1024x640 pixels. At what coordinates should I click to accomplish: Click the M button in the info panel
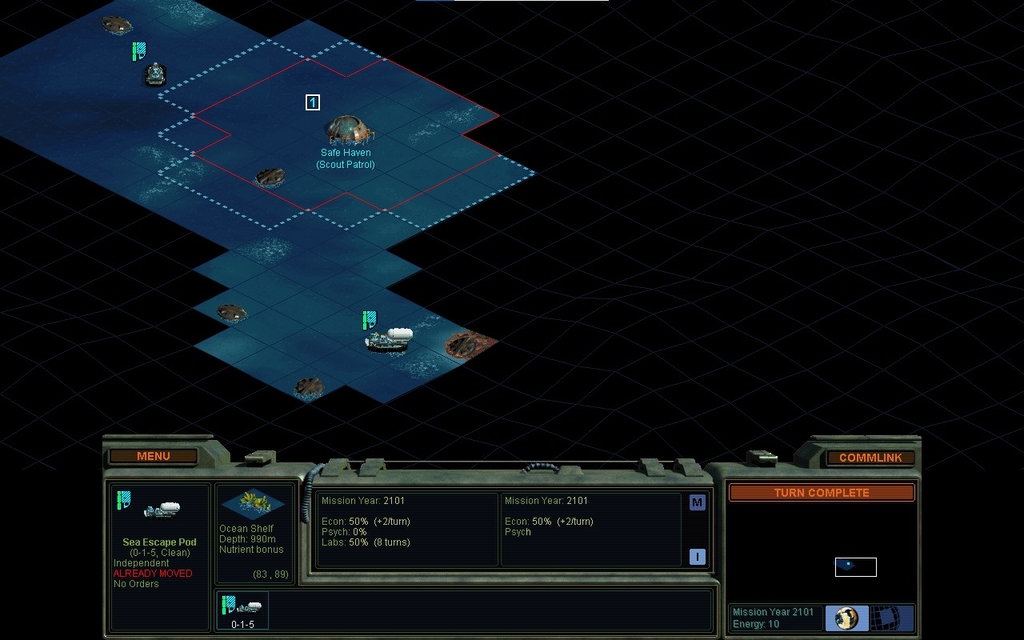click(697, 502)
